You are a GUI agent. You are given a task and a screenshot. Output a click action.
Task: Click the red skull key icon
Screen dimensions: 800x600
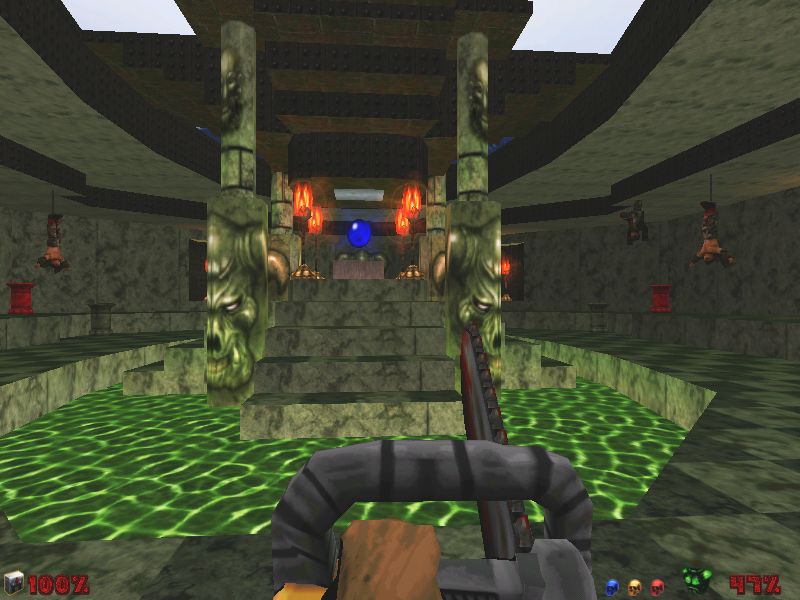click(657, 586)
